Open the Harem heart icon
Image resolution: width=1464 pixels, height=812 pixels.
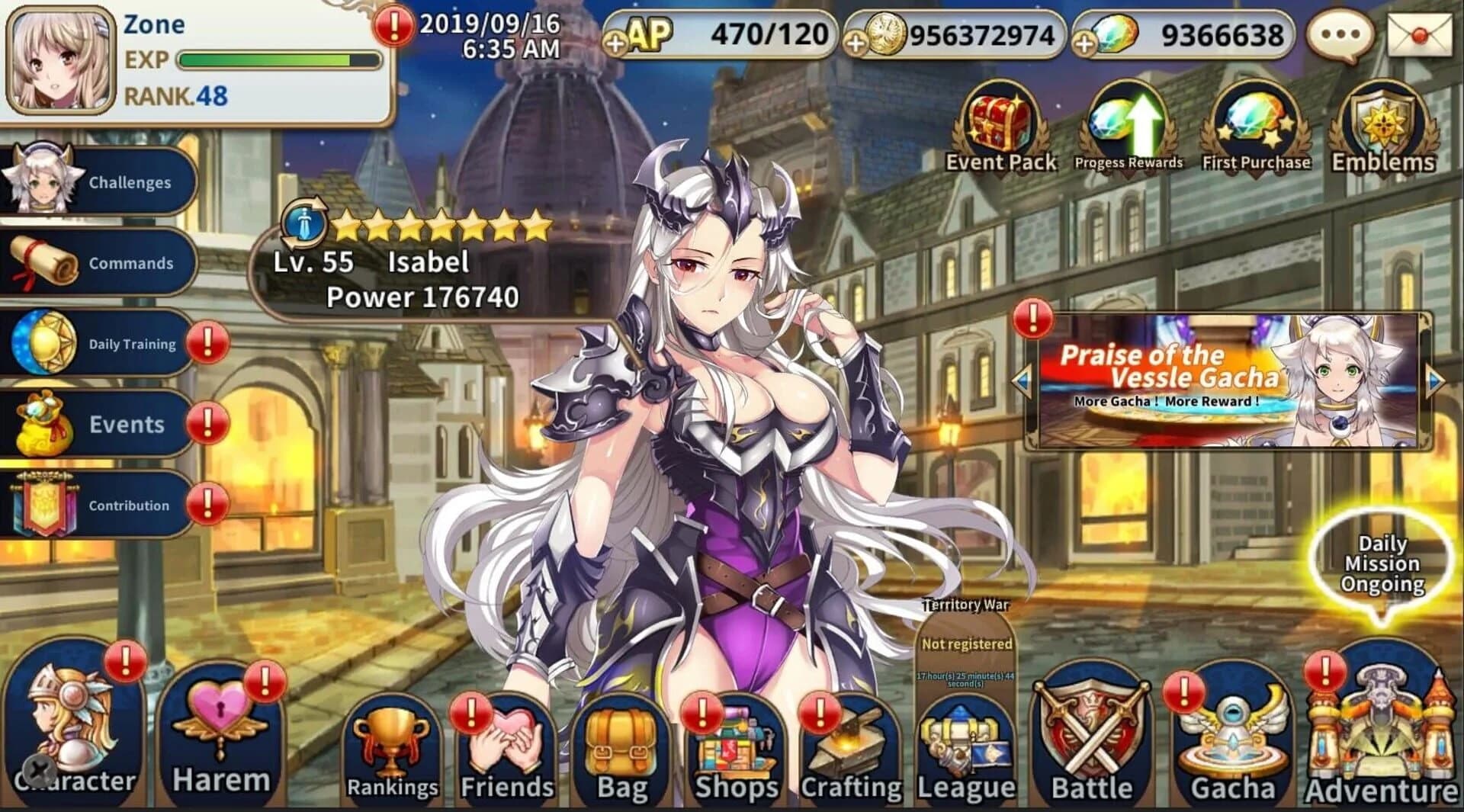[221, 717]
